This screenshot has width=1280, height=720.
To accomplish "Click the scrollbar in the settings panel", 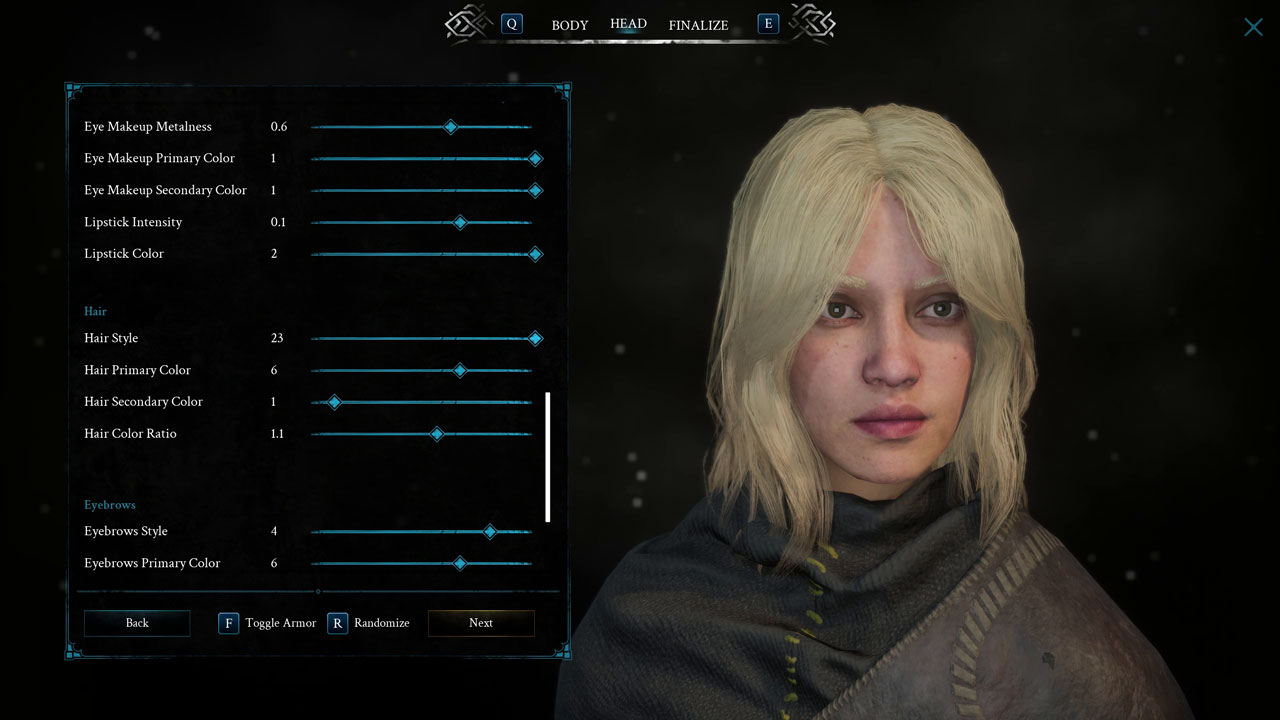I will [548, 458].
